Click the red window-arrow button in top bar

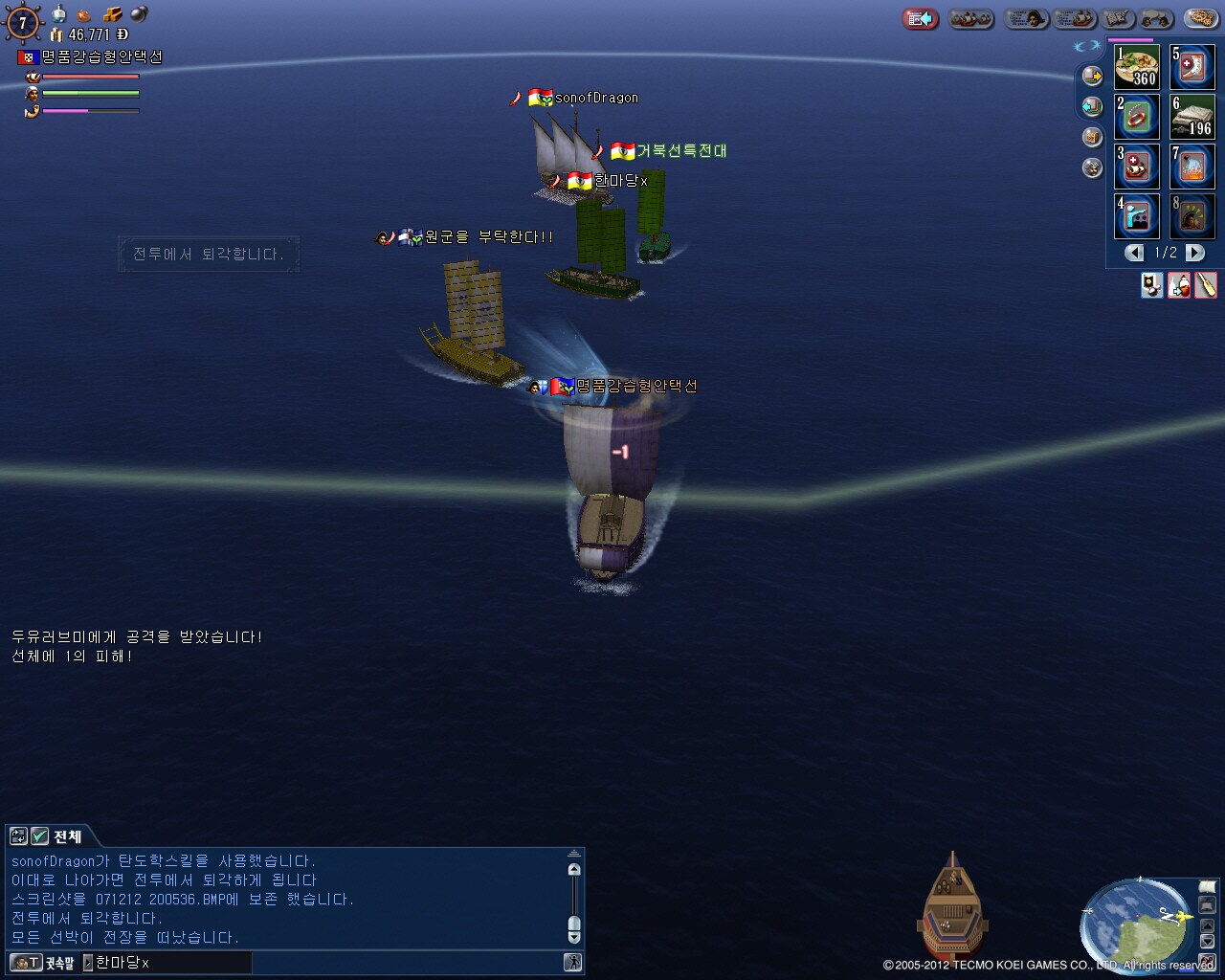pos(920,18)
